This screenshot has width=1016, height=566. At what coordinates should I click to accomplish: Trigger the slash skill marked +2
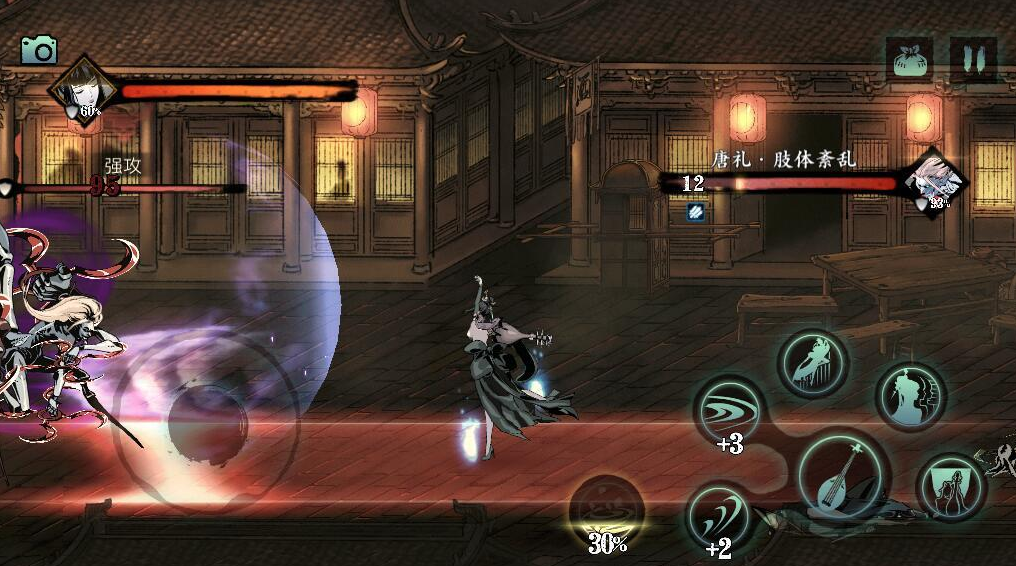[720, 517]
